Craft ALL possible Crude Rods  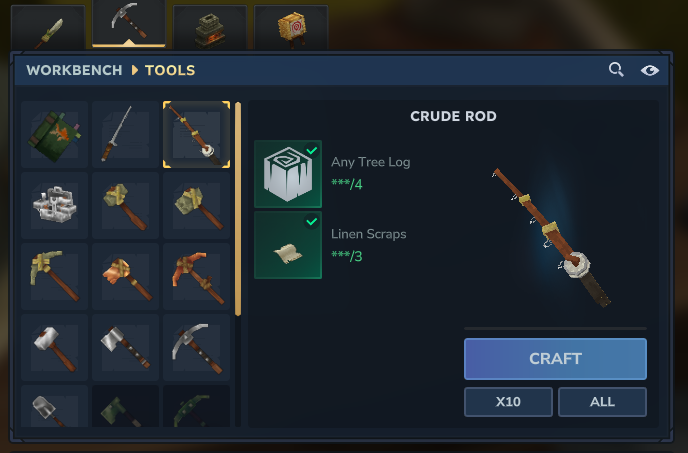602,402
